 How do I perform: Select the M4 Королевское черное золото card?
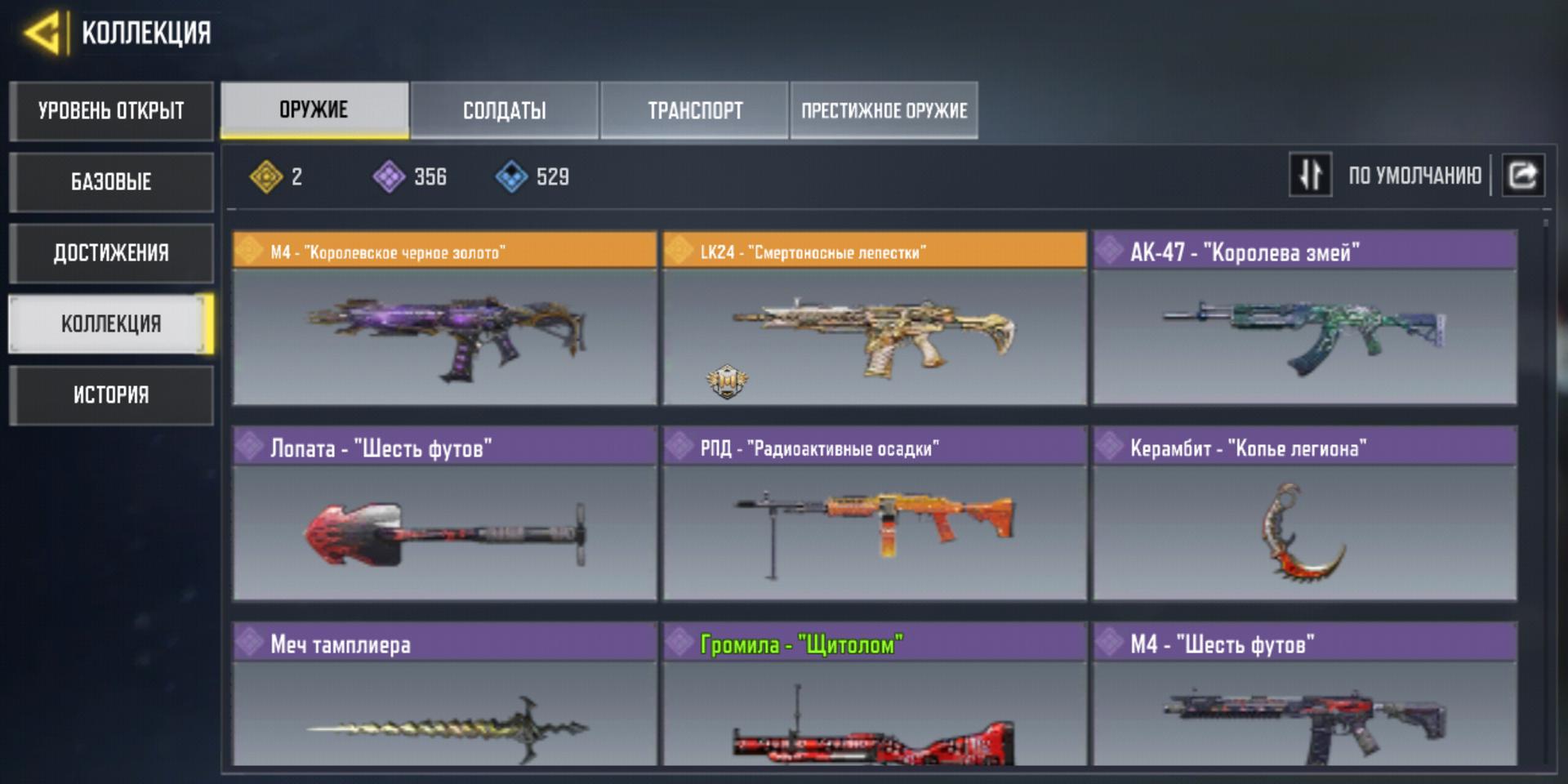coord(445,318)
